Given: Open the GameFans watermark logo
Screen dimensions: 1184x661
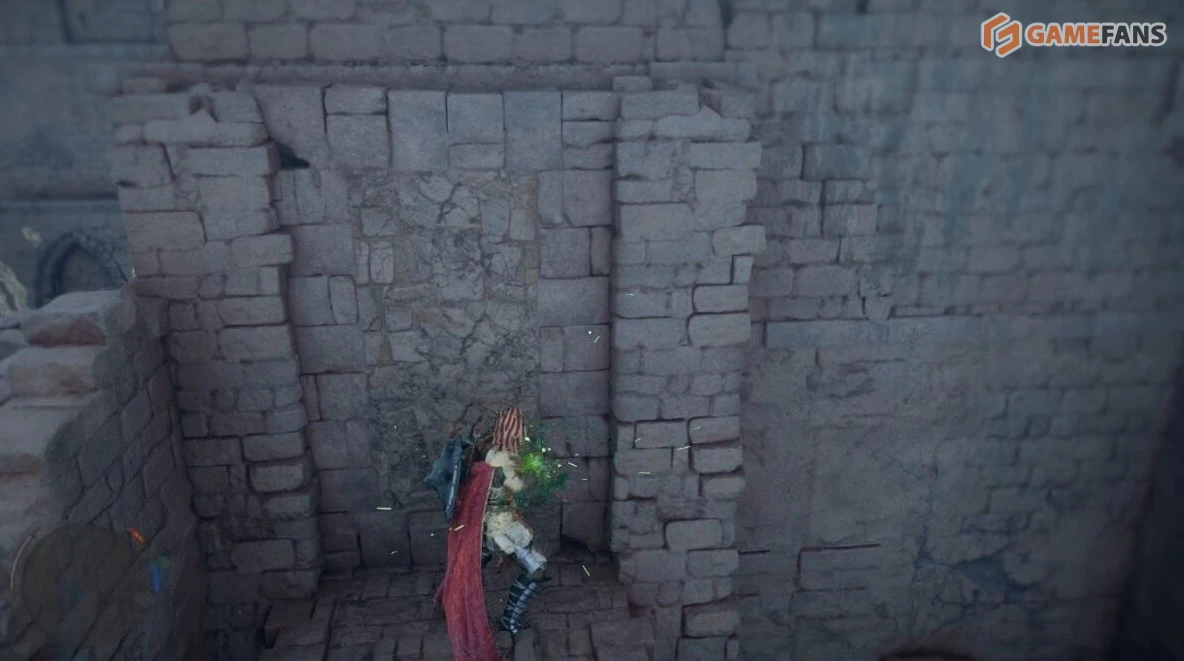Looking at the screenshot, I should pyautogui.click(x=1073, y=35).
